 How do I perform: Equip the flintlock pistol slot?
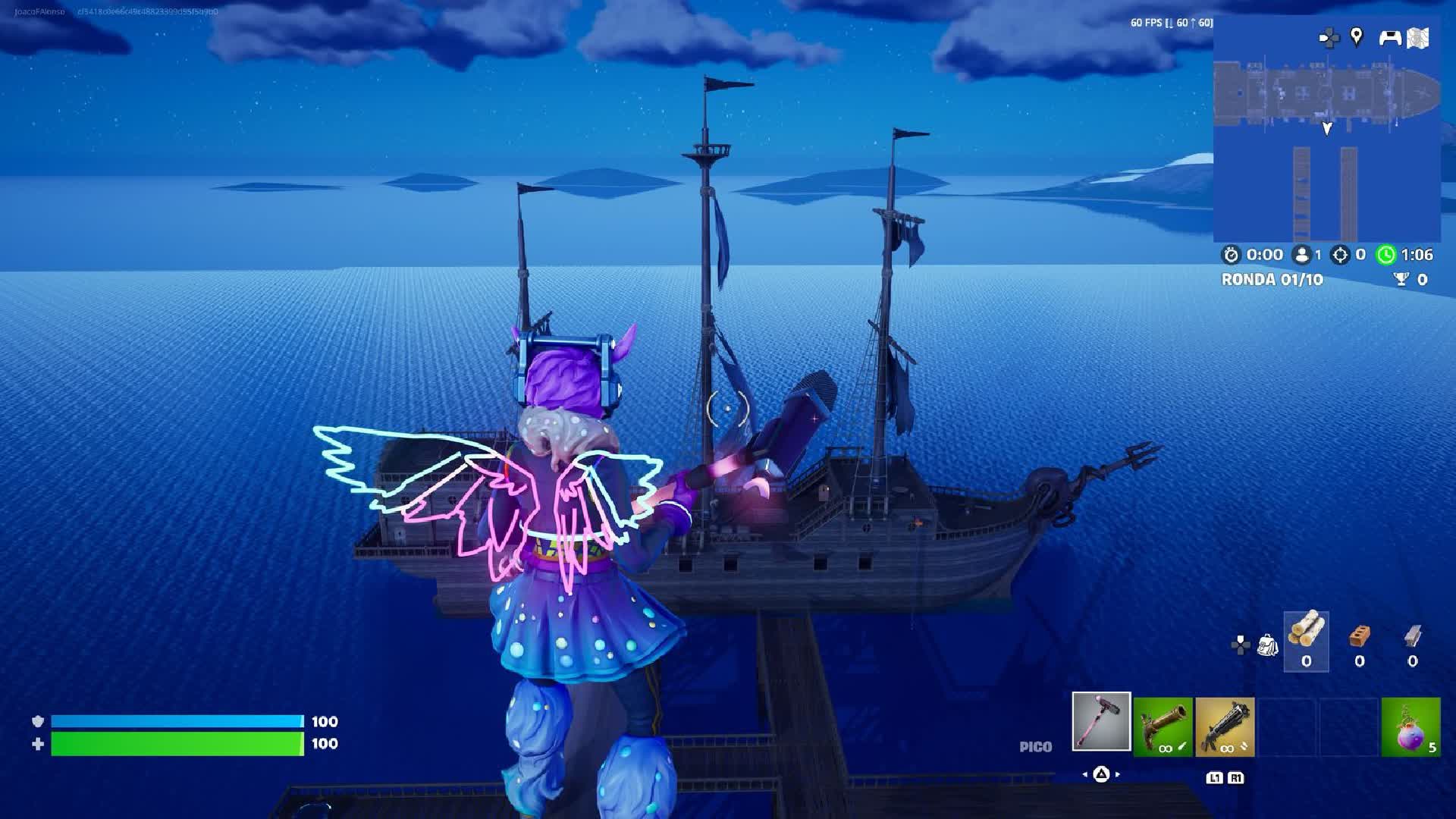point(1163,727)
